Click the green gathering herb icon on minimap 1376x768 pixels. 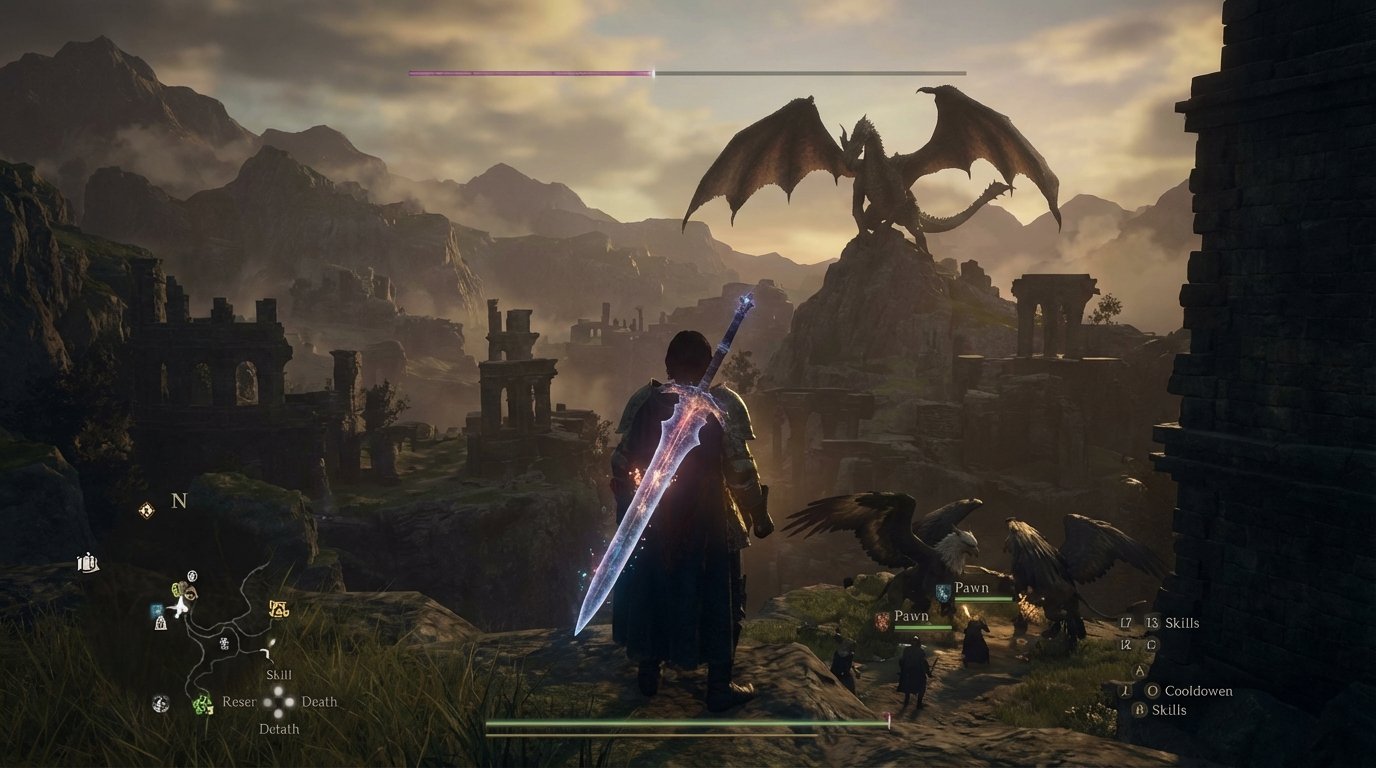203,703
